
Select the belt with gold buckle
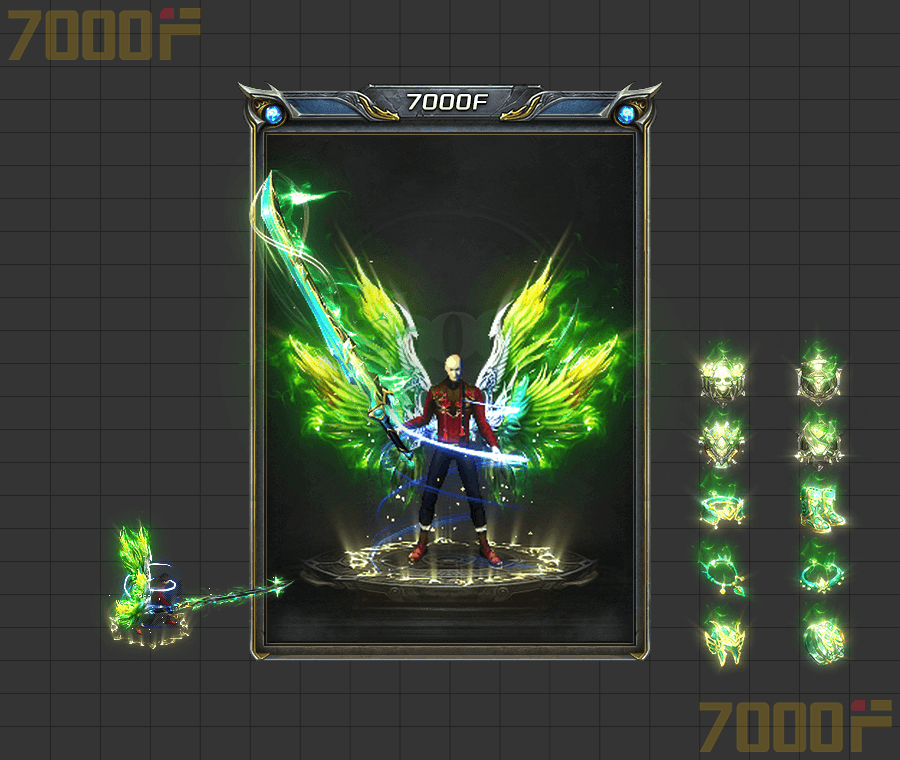pos(723,507)
